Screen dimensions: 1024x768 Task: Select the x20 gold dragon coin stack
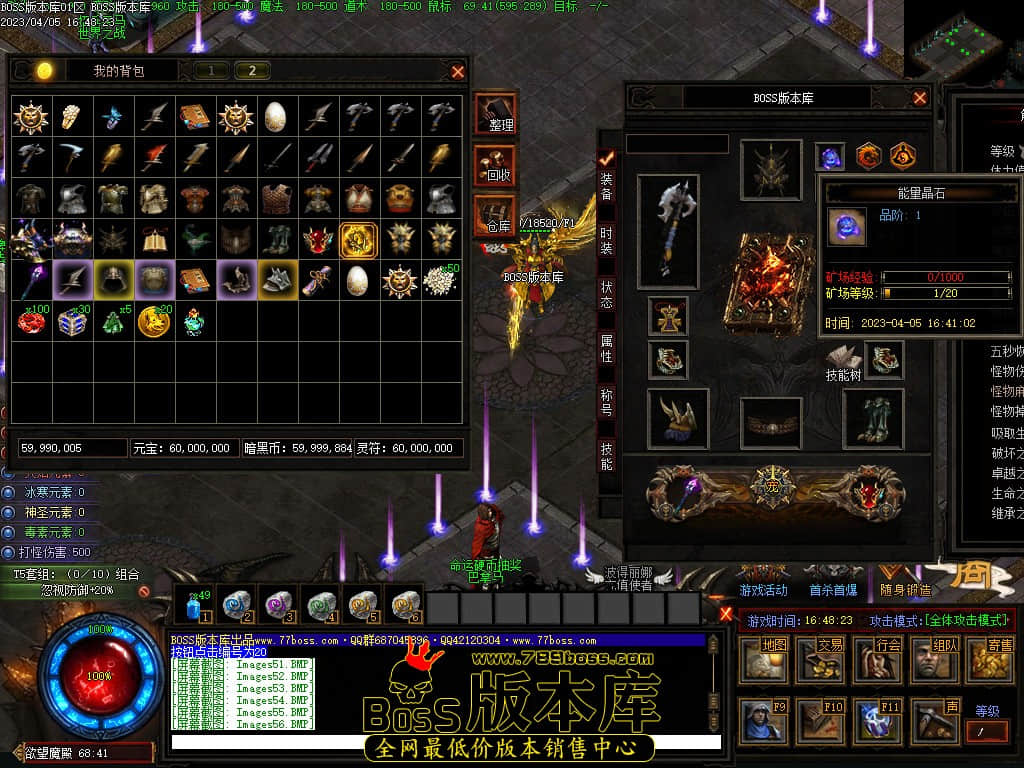(154, 321)
